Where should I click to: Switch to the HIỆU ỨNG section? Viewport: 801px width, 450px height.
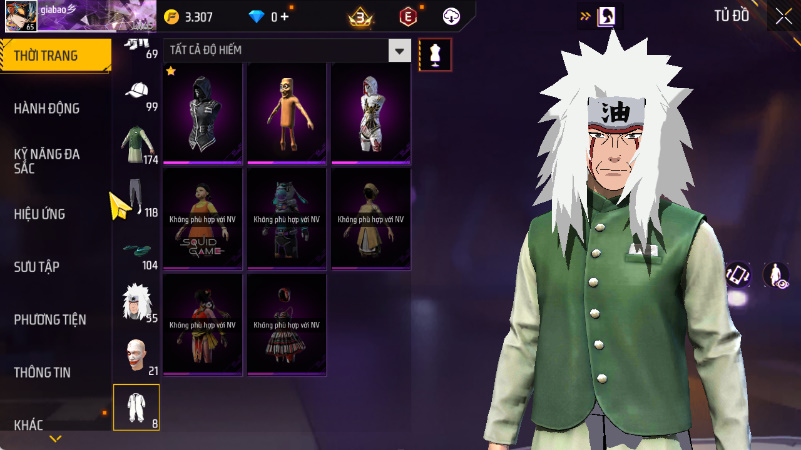[x=41, y=213]
